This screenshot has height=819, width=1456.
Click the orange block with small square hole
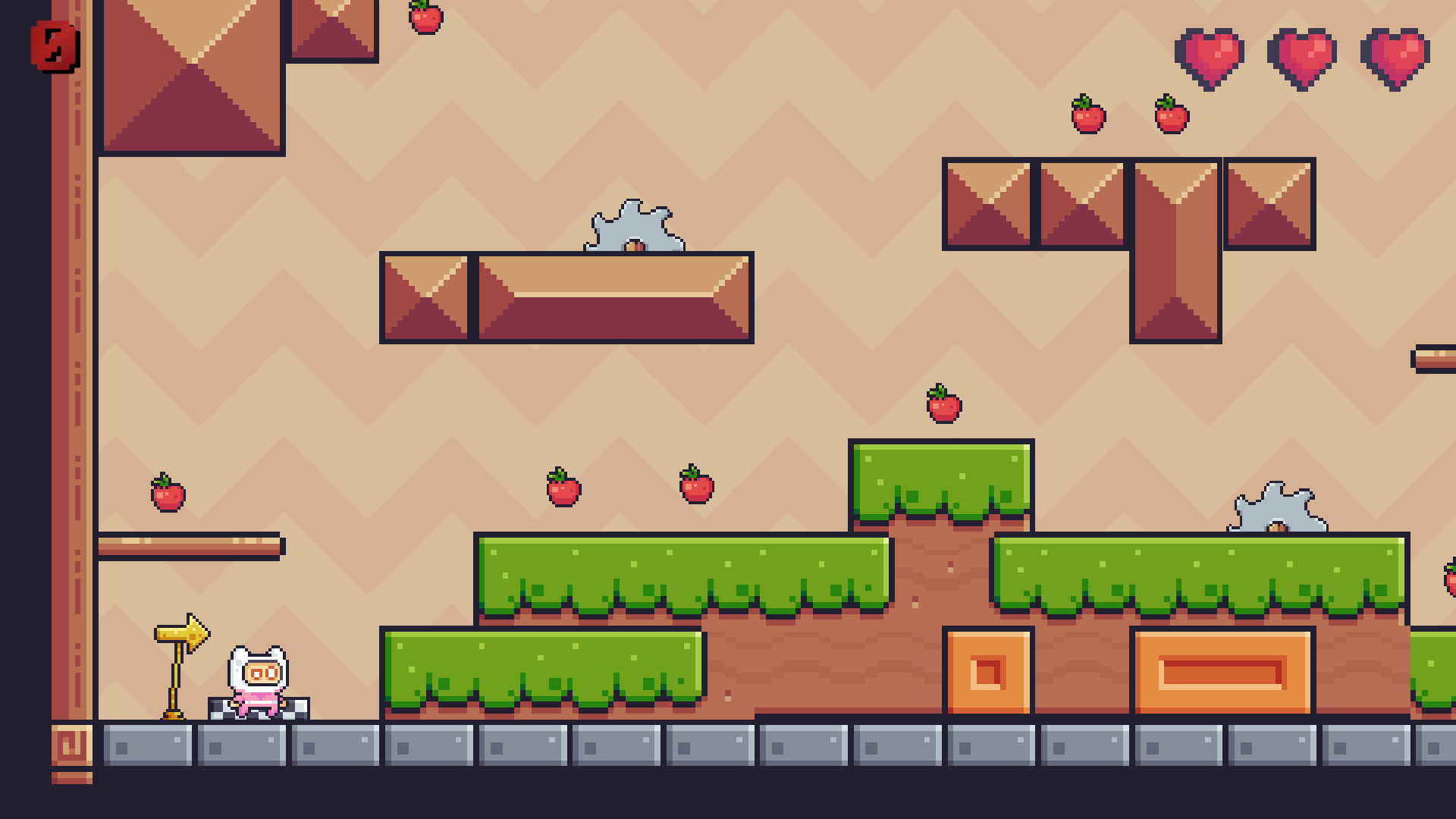pyautogui.click(x=988, y=671)
